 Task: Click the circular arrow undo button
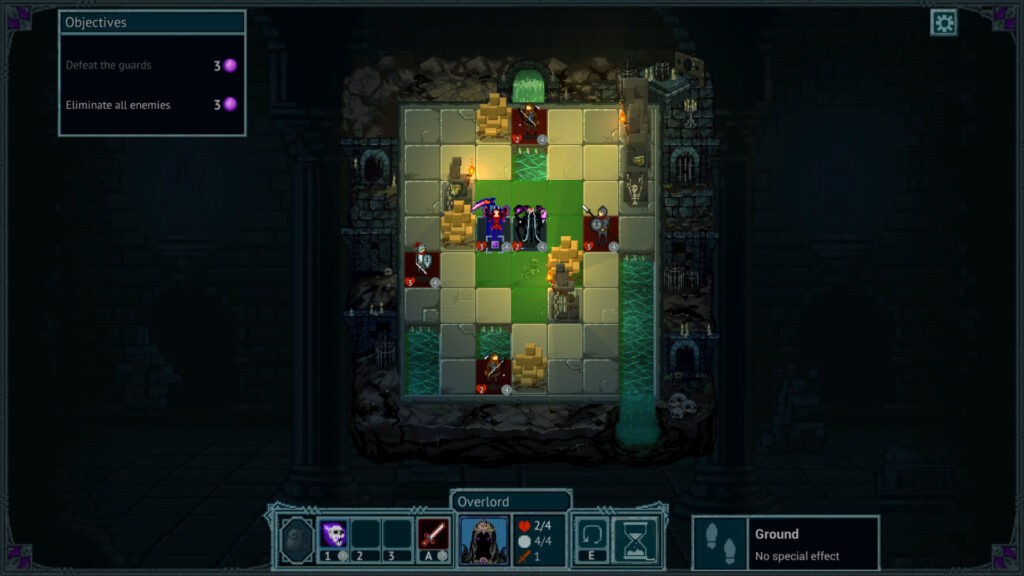point(591,534)
